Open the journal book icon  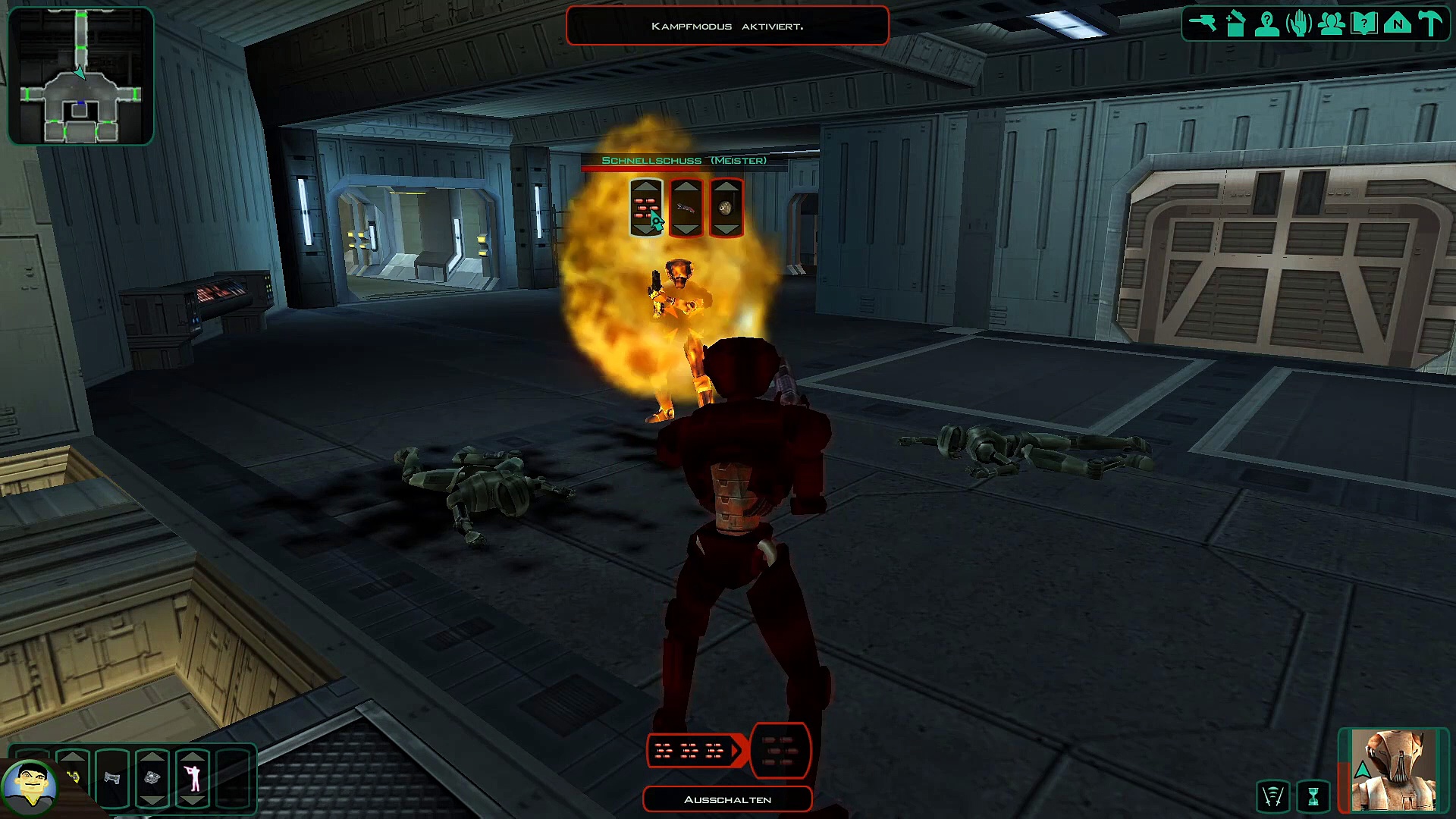click(x=1364, y=23)
